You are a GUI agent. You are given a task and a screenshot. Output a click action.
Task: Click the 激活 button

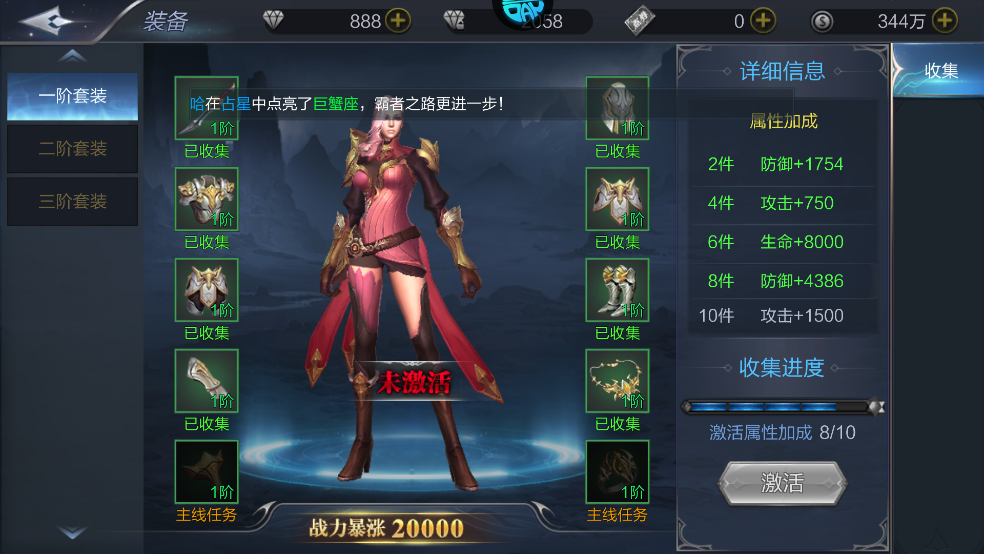click(782, 483)
